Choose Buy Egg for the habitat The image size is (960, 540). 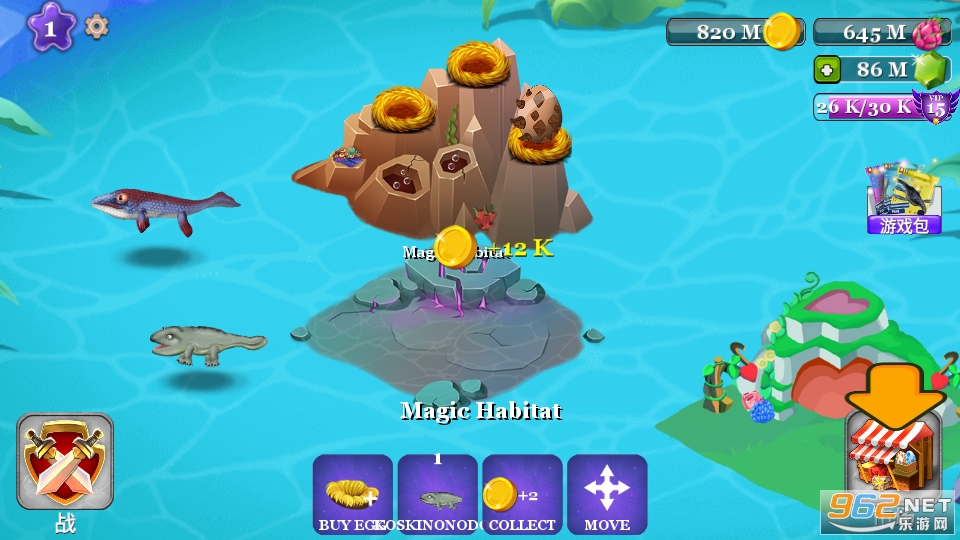coord(352,495)
